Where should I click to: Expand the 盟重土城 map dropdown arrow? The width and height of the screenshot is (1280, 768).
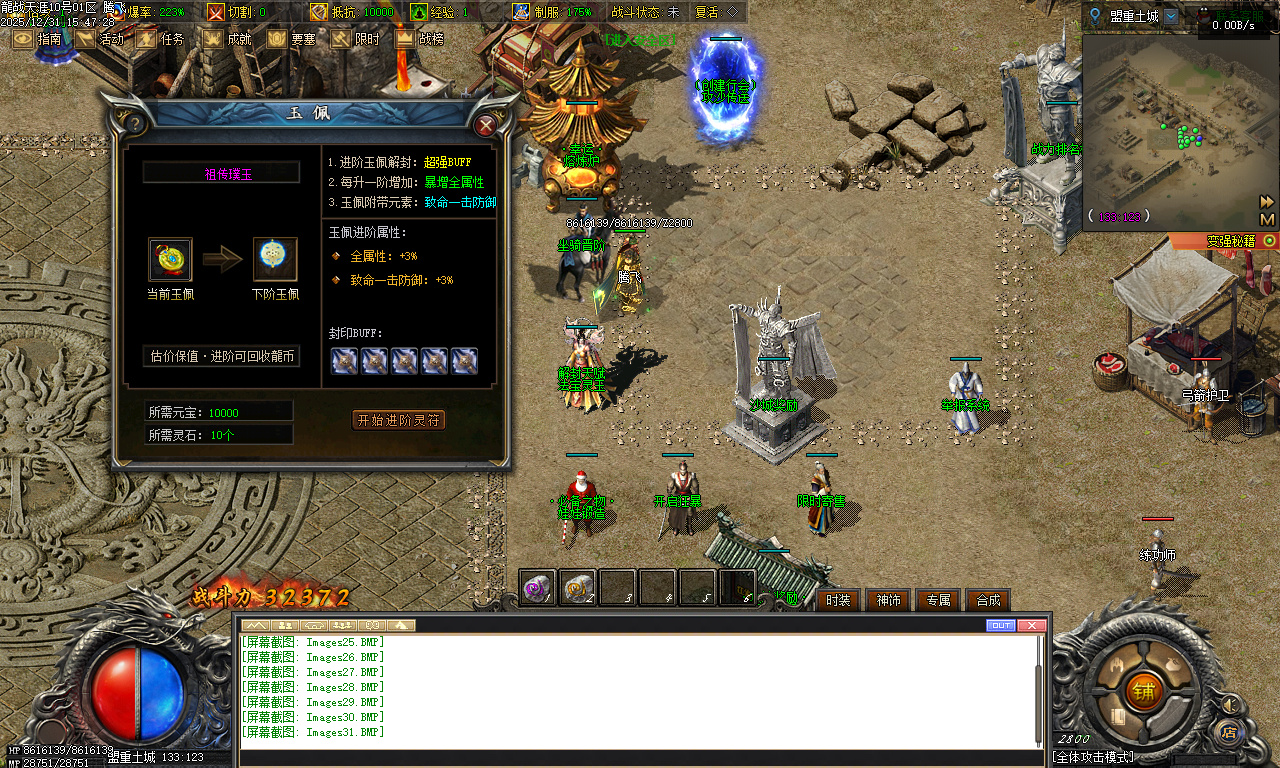tap(1171, 17)
